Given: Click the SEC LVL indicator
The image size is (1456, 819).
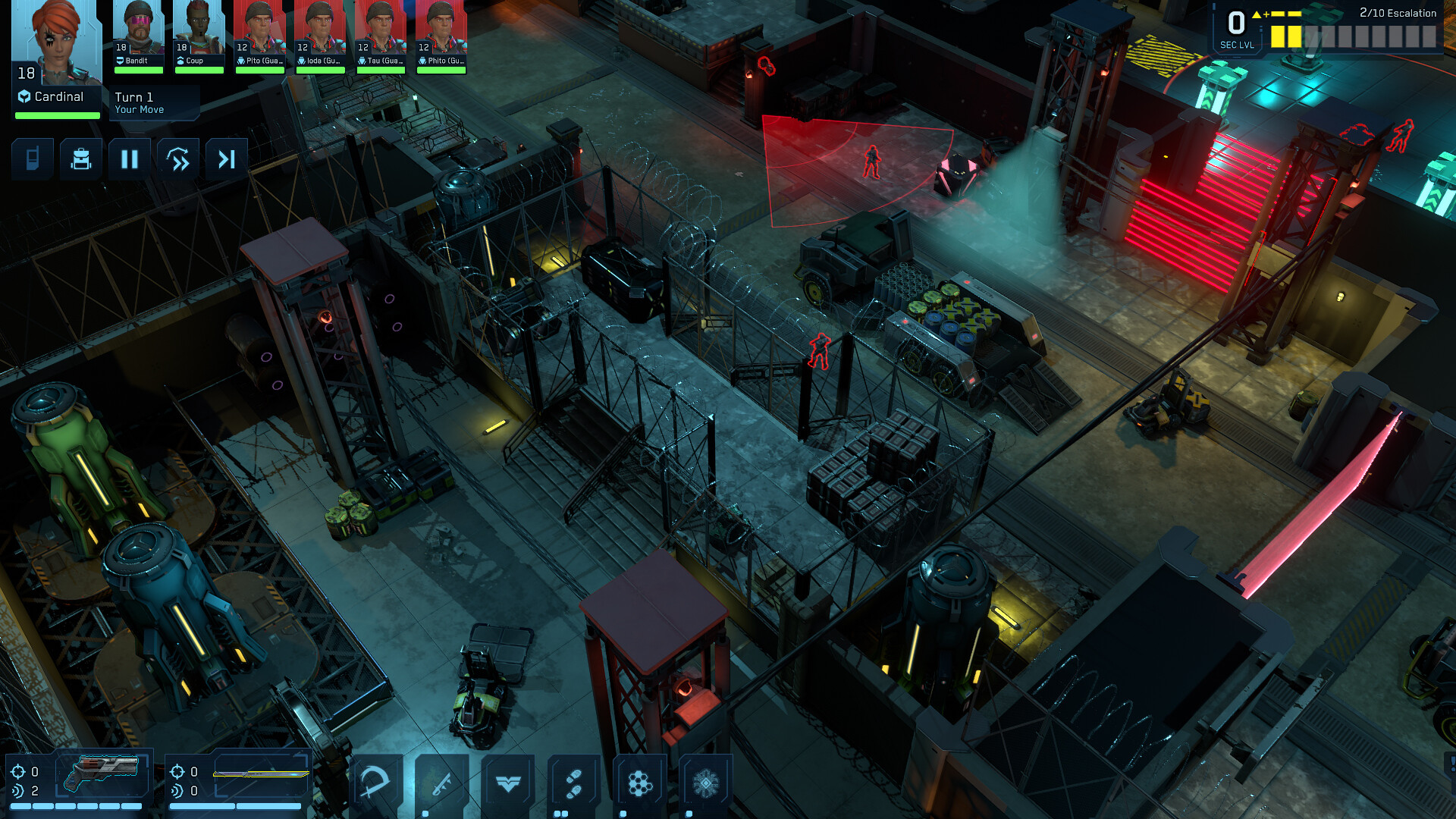Looking at the screenshot, I should (1238, 27).
